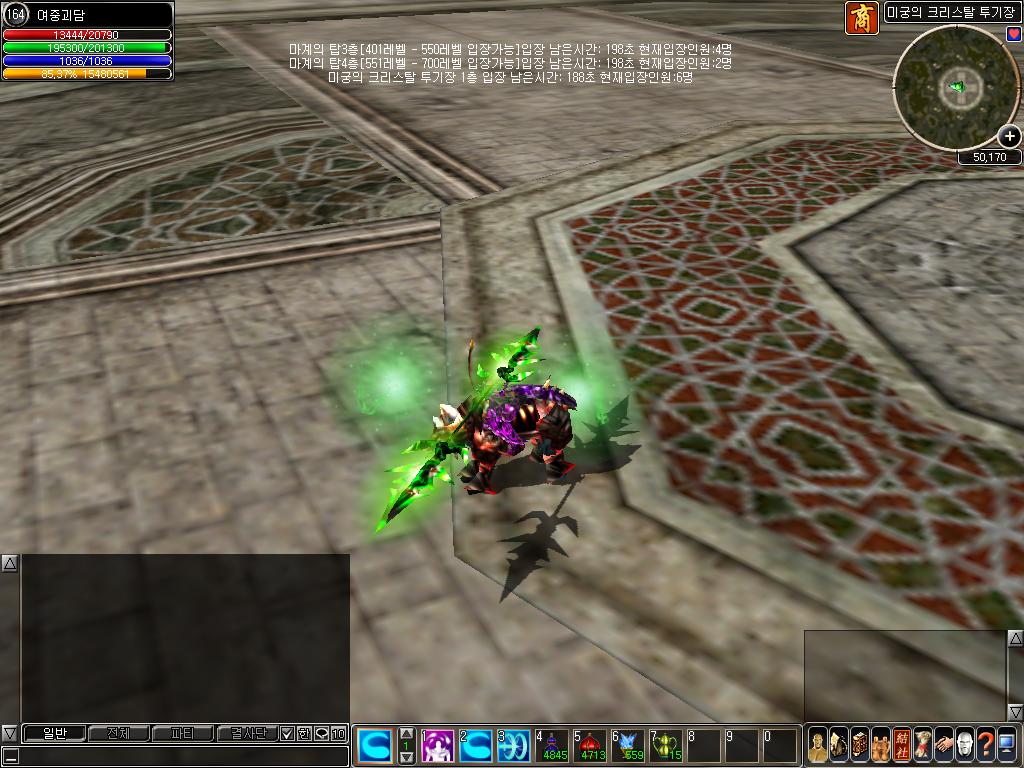
Task: Open the circular minimap
Action: [x=954, y=88]
